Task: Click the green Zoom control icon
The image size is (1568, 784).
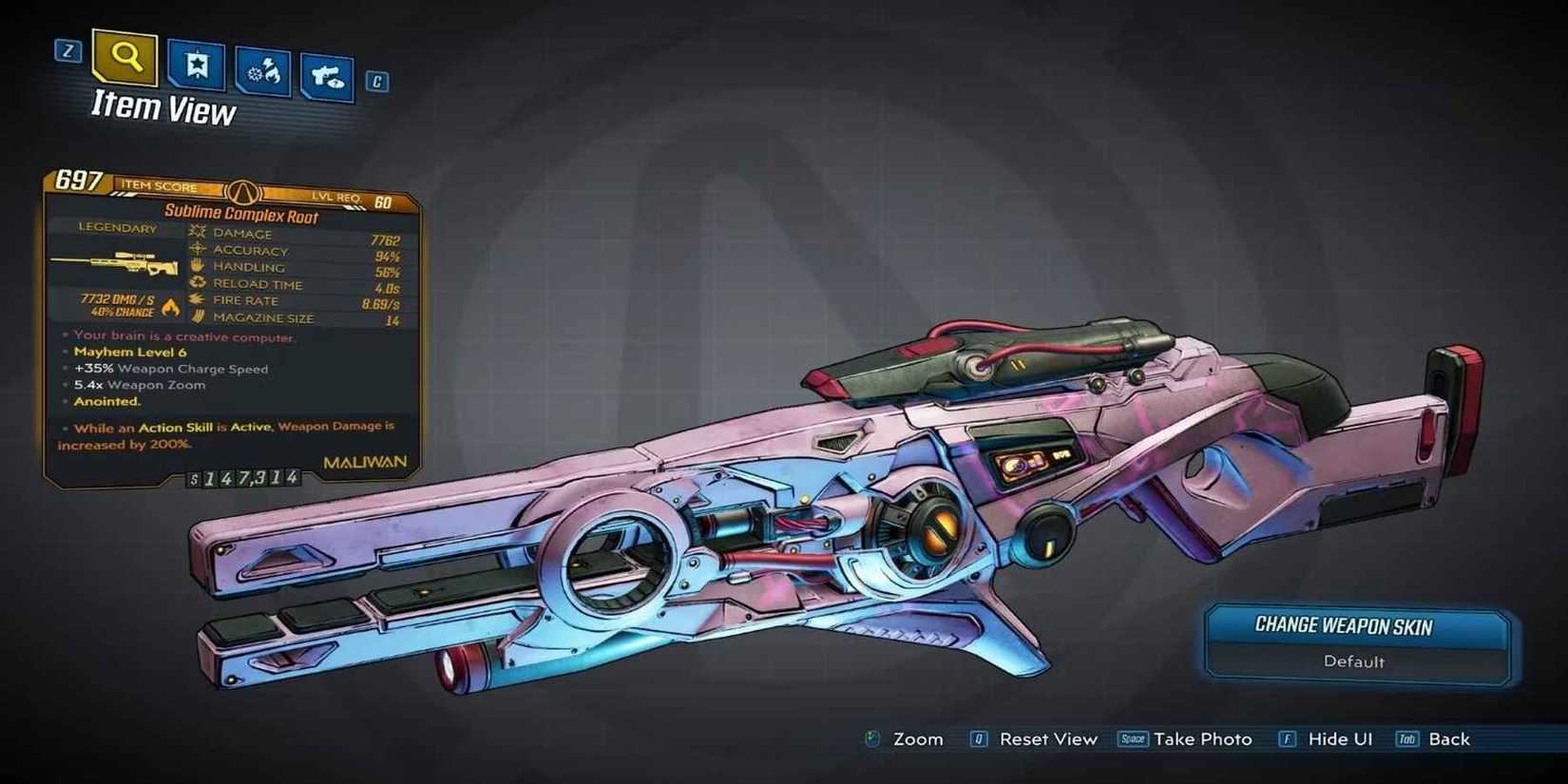Action: tap(870, 738)
